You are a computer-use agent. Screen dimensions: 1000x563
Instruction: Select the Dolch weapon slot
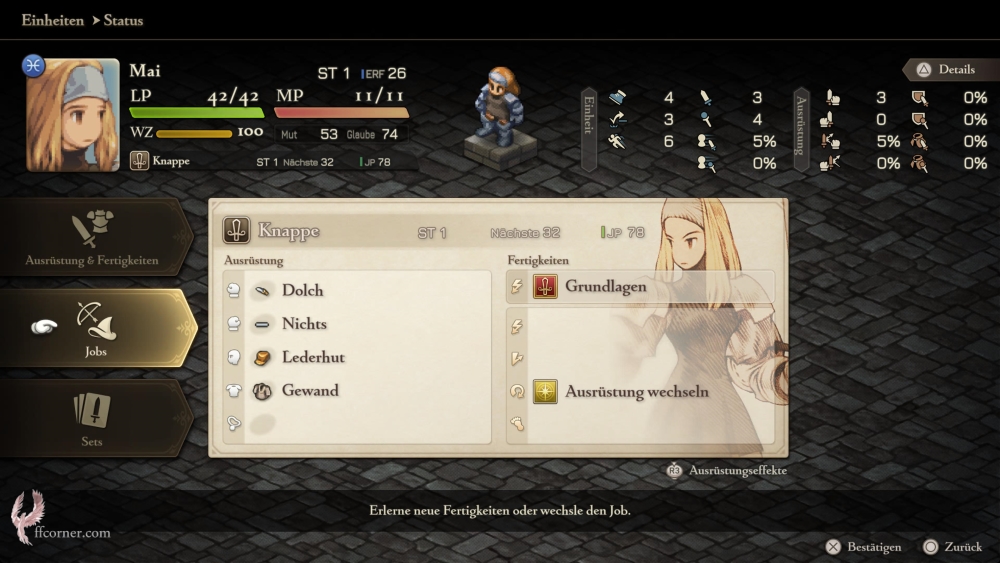(302, 290)
